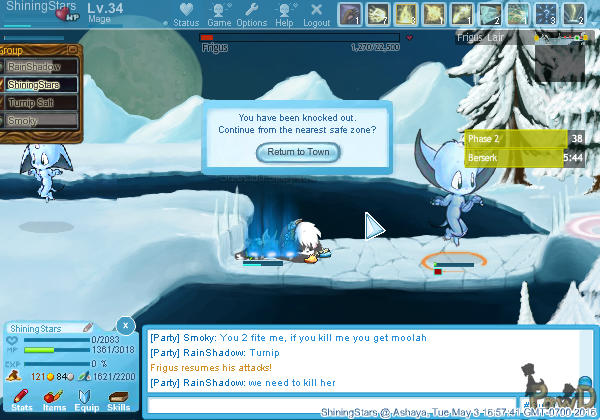Click the Return to Town button
Viewport: 600px width, 420px height.
298,152
